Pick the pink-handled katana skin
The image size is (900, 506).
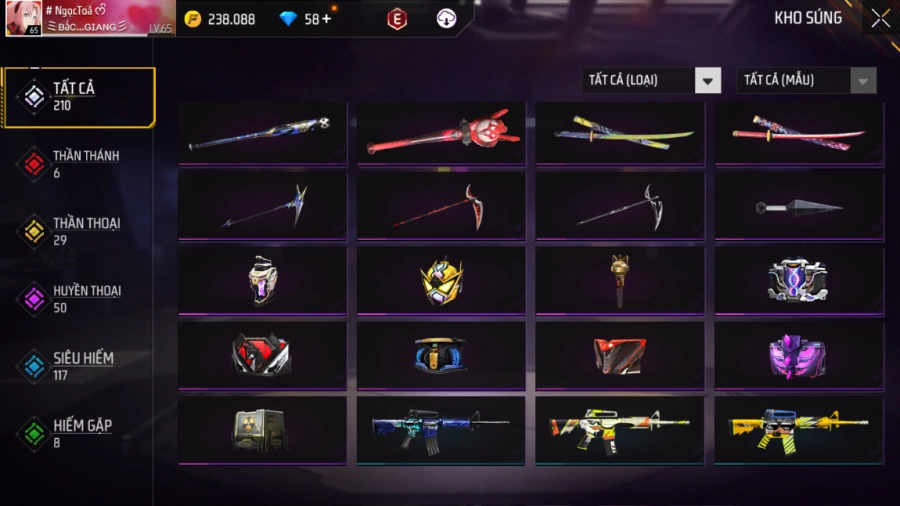(799, 133)
